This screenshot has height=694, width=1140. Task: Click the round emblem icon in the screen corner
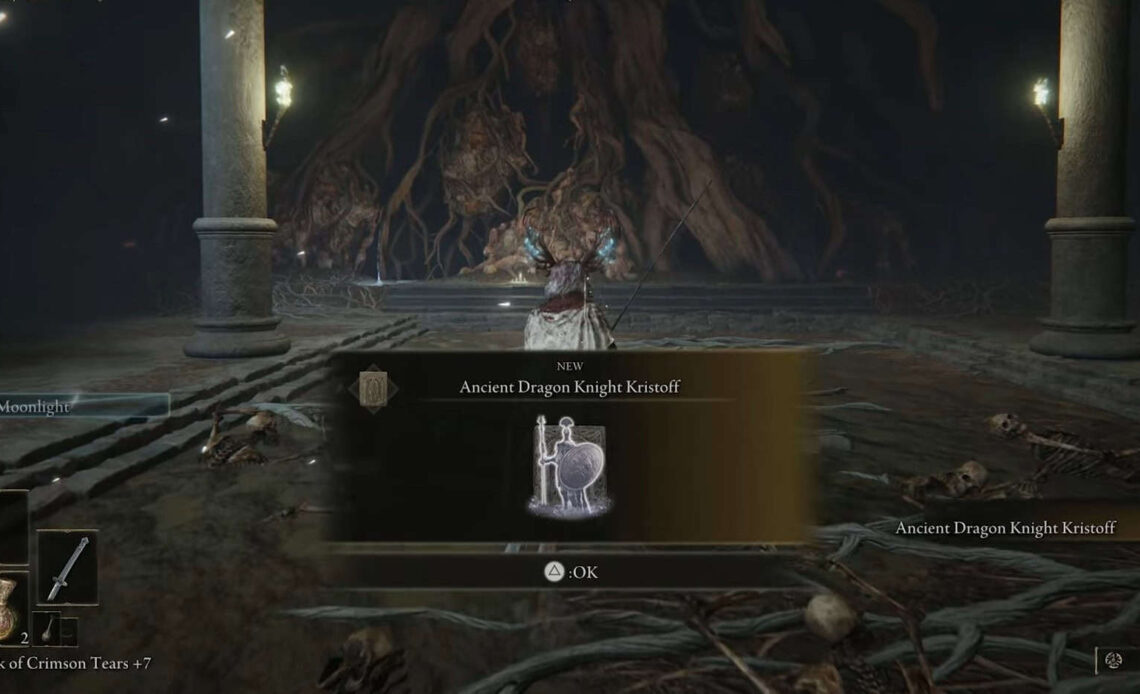[x=1114, y=660]
